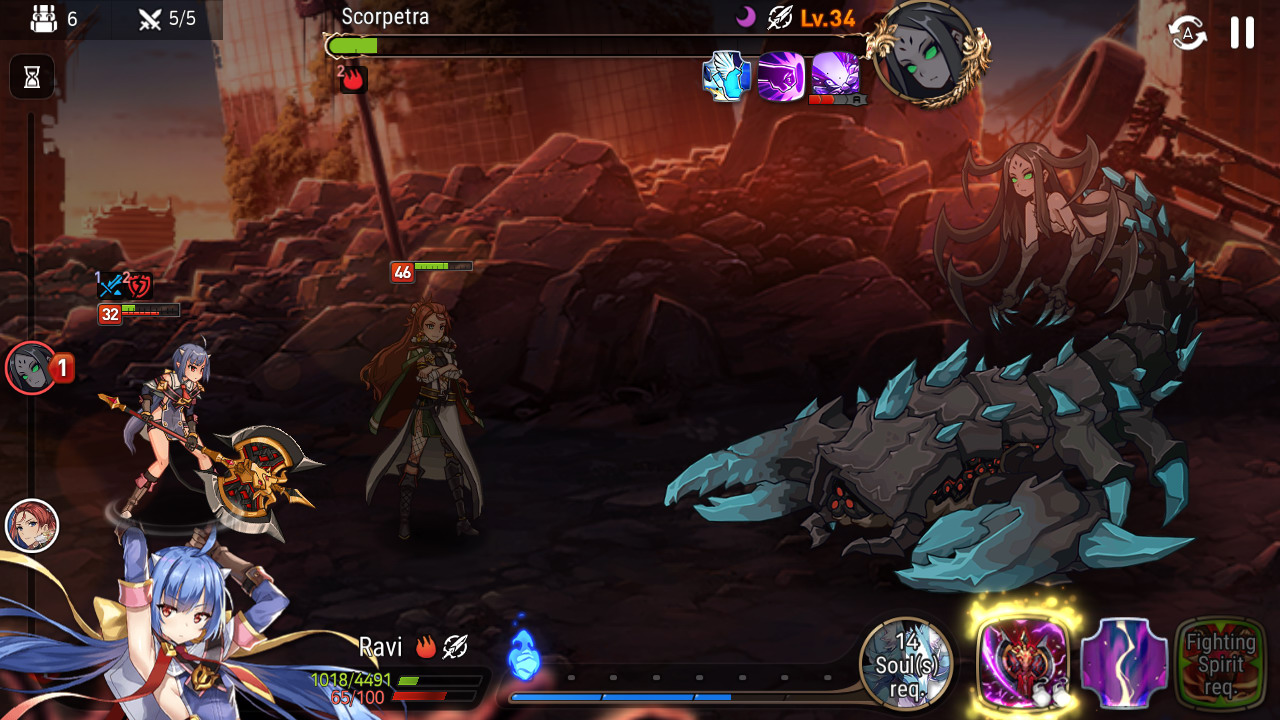Viewport: 1280px width, 720px height.
Task: Activate the 14 Souls required guardian
Action: [x=907, y=663]
